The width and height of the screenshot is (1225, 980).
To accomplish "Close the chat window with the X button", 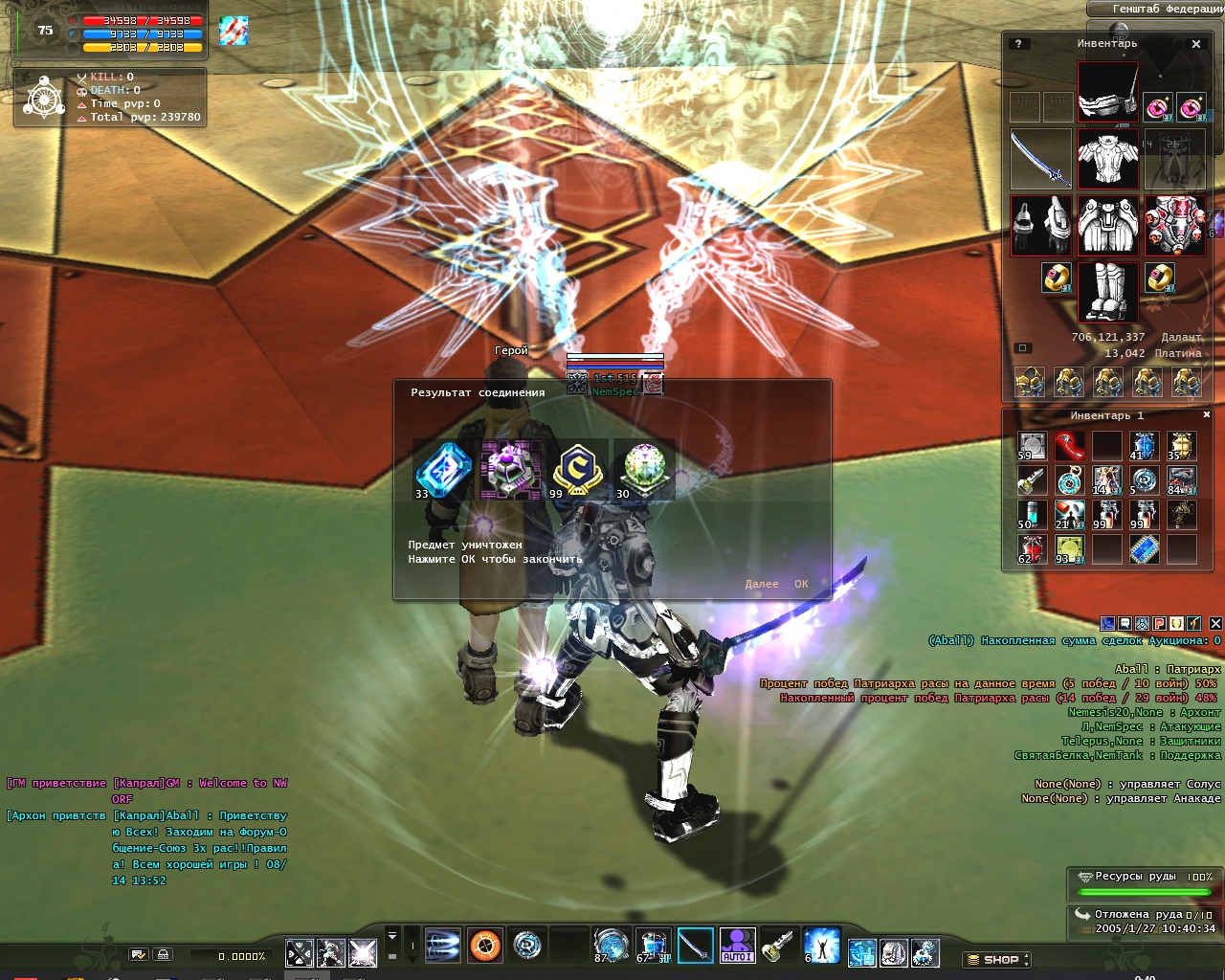I will (1215, 623).
